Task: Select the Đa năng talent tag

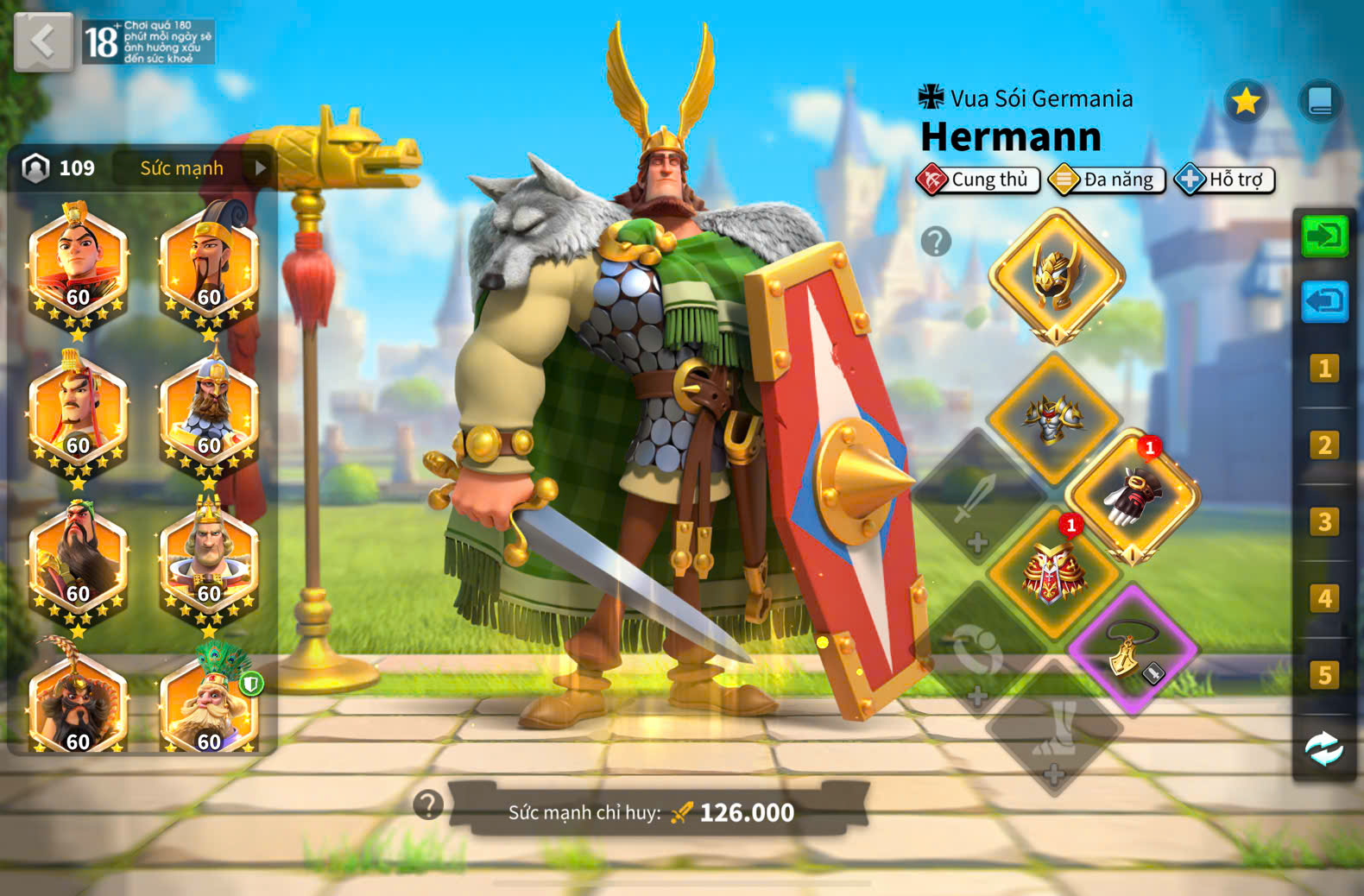Action: pyautogui.click(x=1108, y=180)
